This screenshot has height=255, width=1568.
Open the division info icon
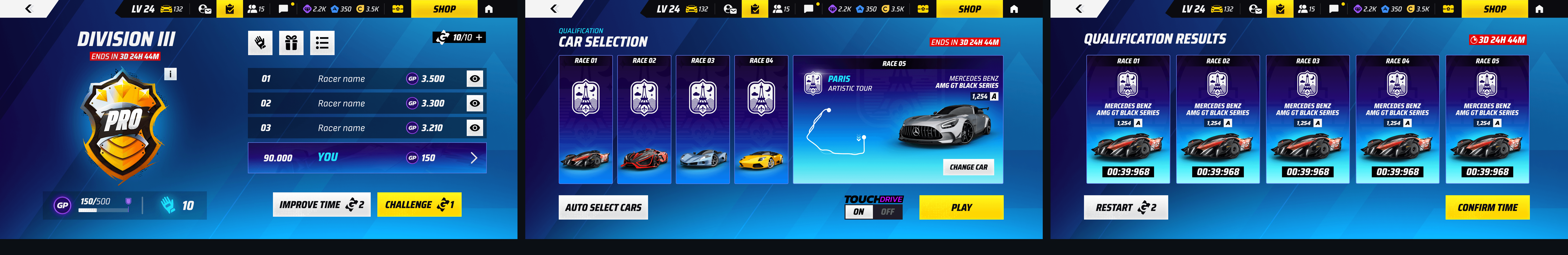pos(171,74)
